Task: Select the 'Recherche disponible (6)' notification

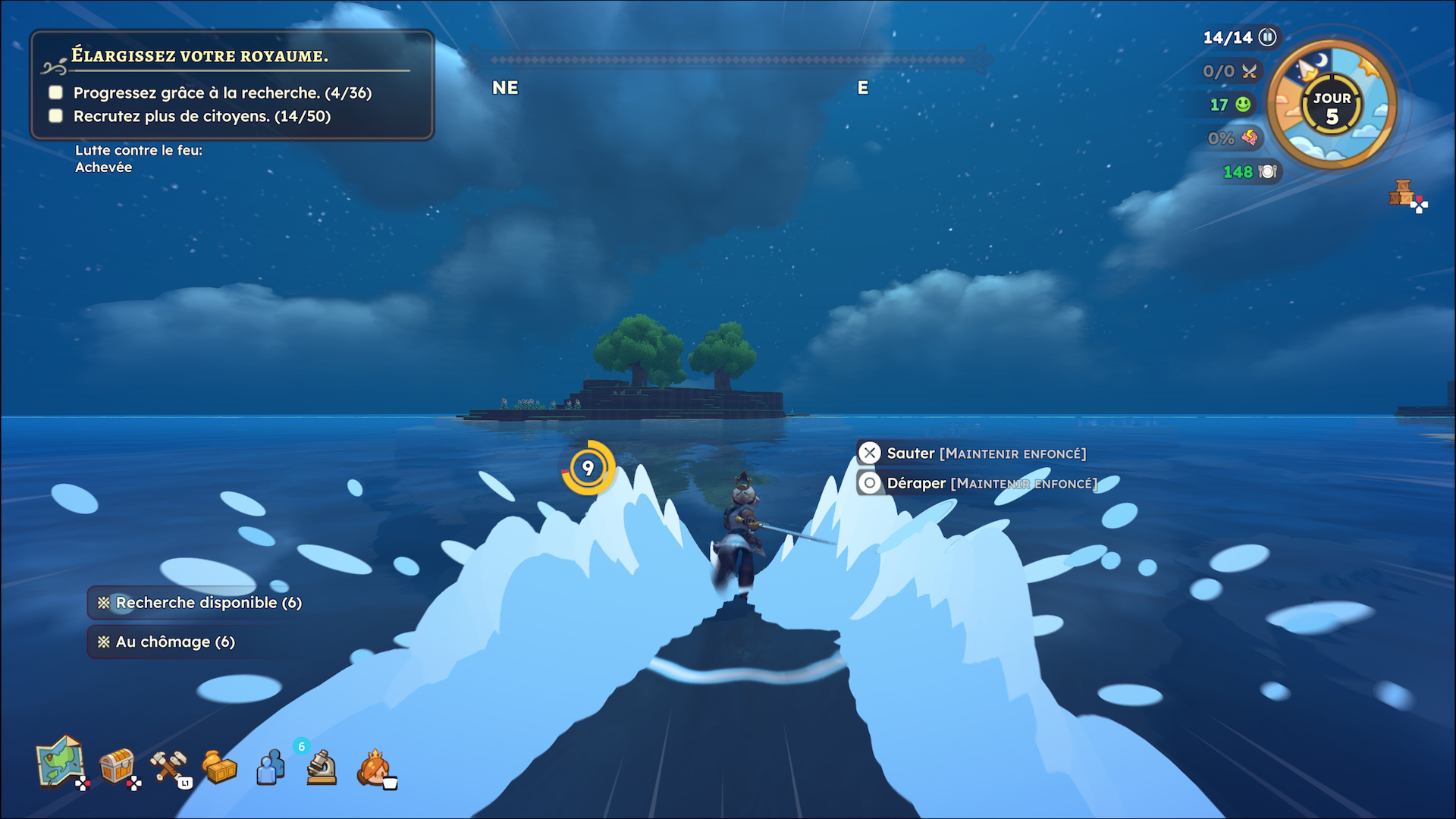Action: [199, 603]
